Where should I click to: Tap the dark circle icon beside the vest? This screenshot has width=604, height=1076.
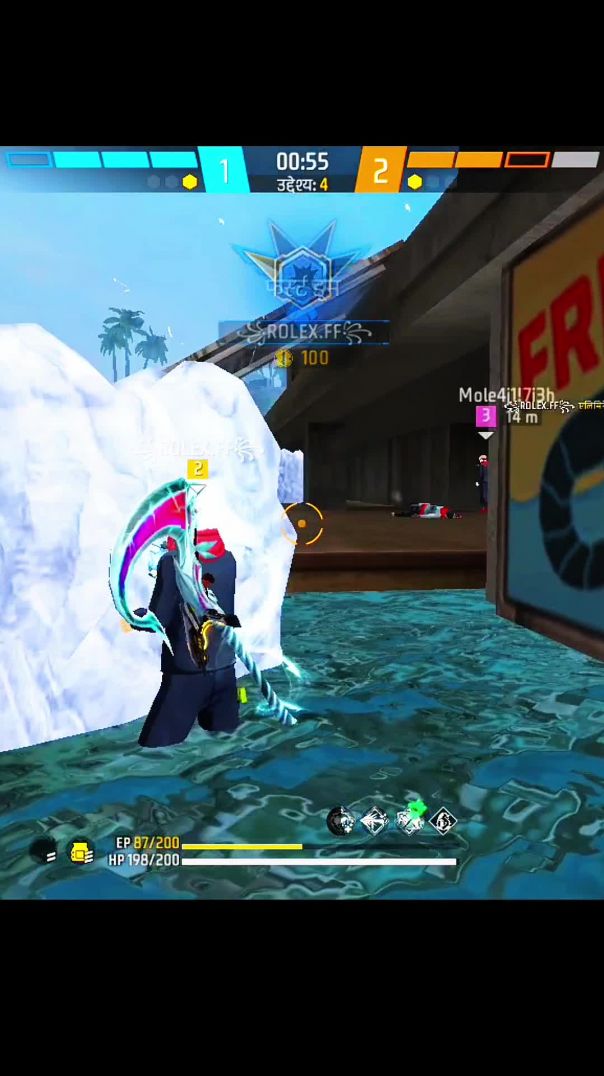pos(44,852)
